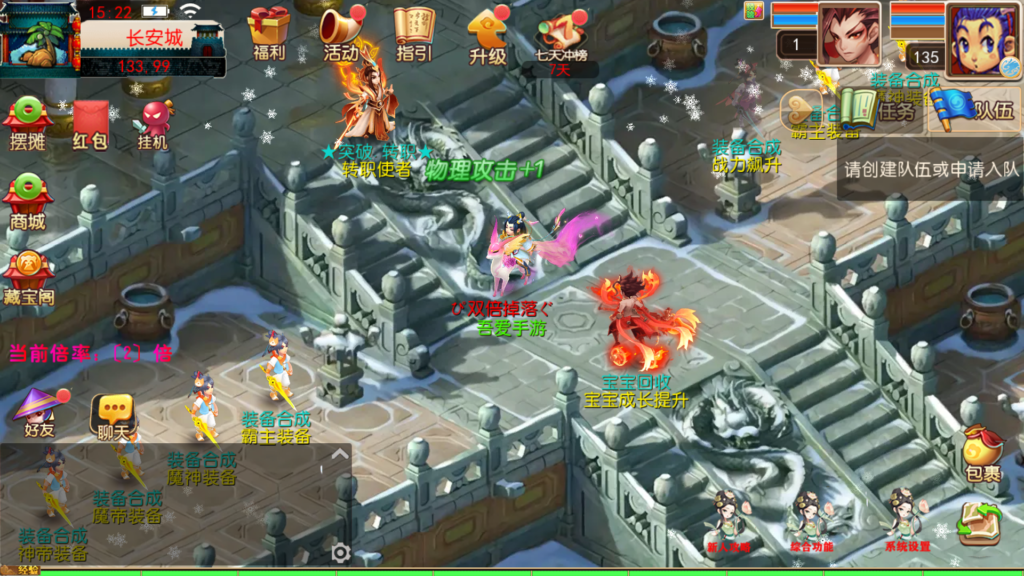Open the 长安城 minimap thumbnail
Viewport: 1024px width, 576px height.
tap(40, 36)
